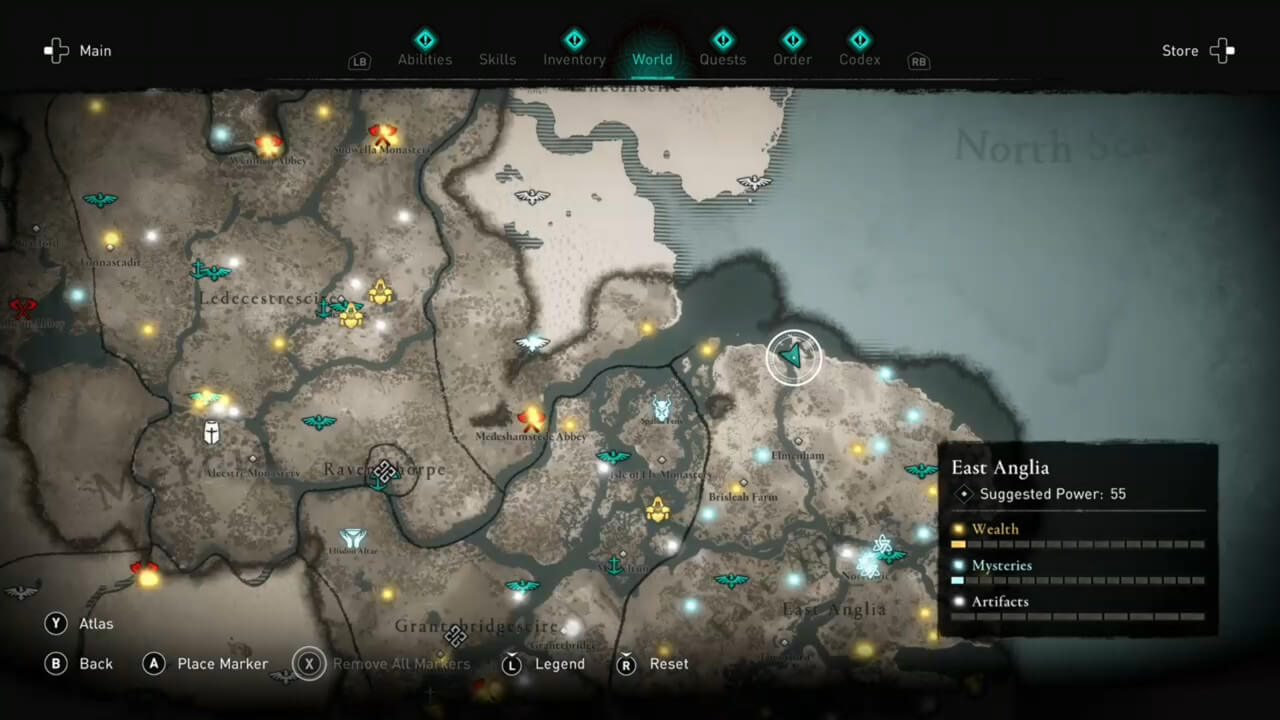1280x720 pixels.
Task: Click the Abilities diamond icon in the top menu
Action: pyautogui.click(x=425, y=40)
